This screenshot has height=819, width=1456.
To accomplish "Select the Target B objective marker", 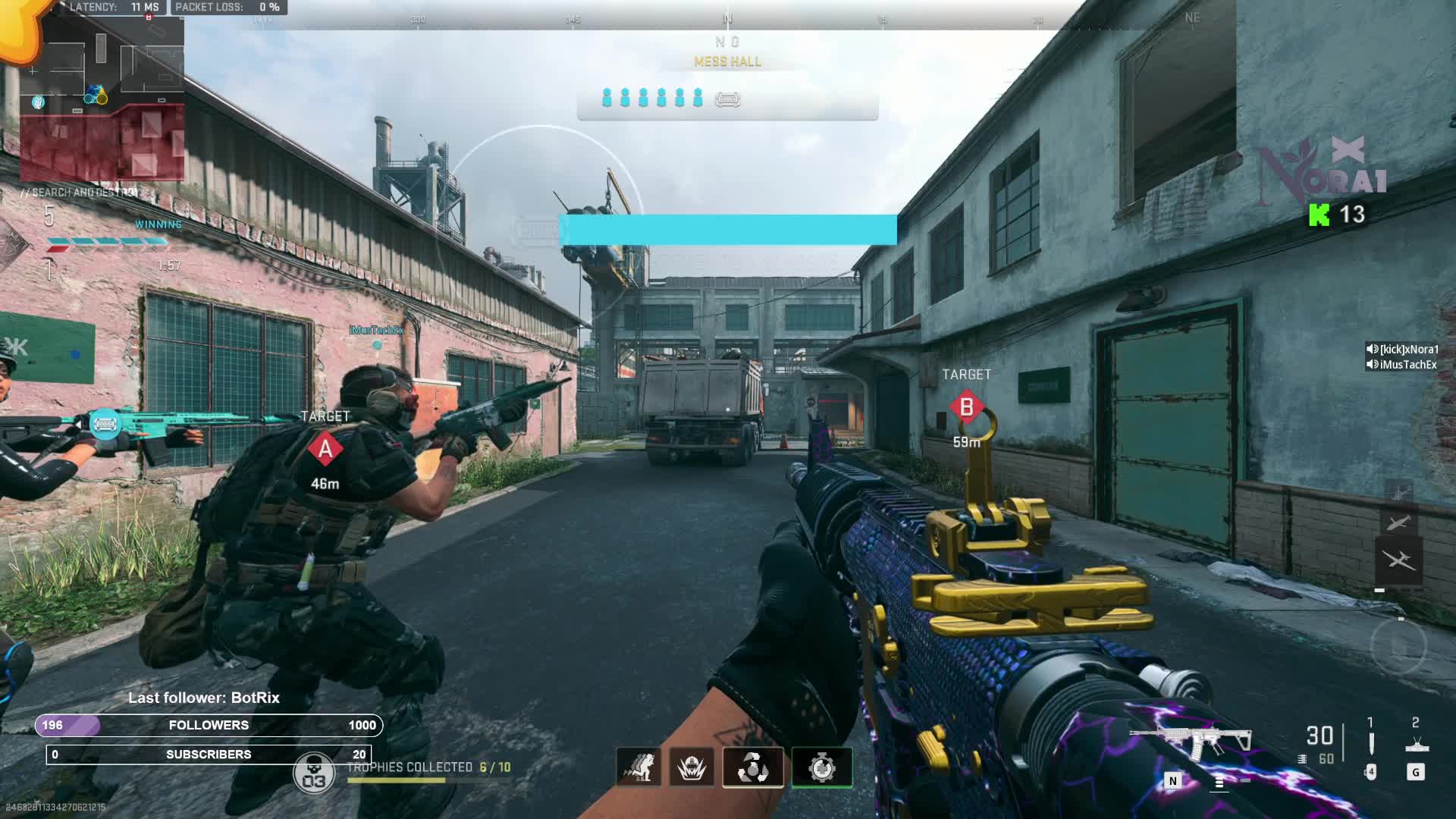I will pos(966,407).
